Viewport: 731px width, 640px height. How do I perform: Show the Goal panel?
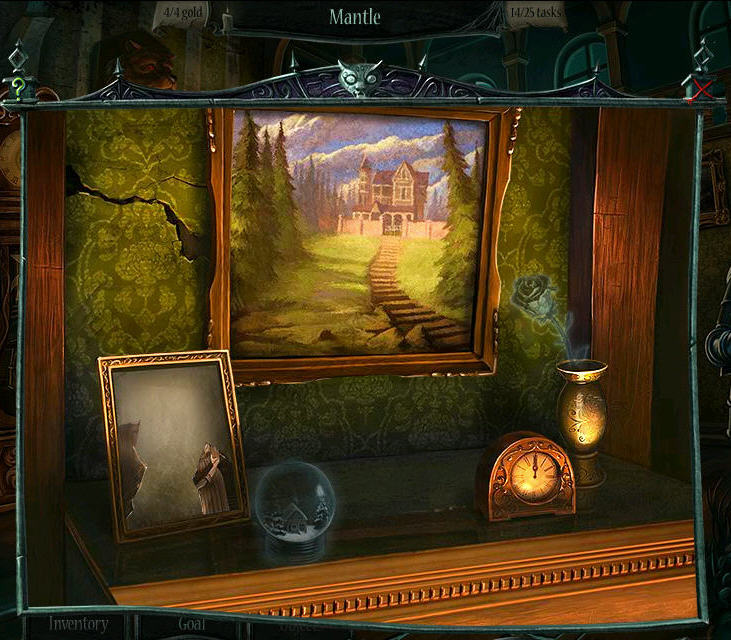pos(192,624)
